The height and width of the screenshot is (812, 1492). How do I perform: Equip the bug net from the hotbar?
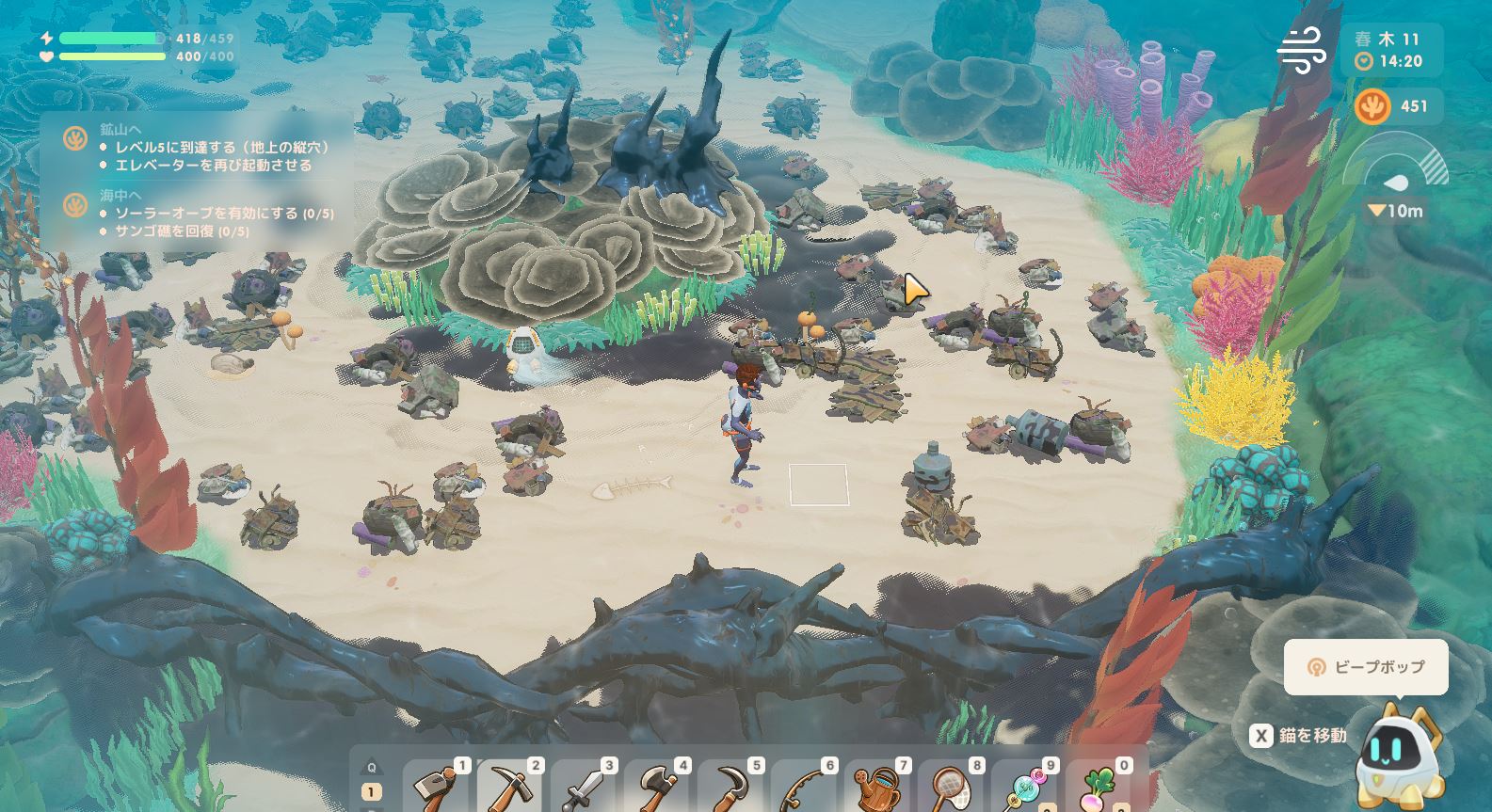(953, 787)
